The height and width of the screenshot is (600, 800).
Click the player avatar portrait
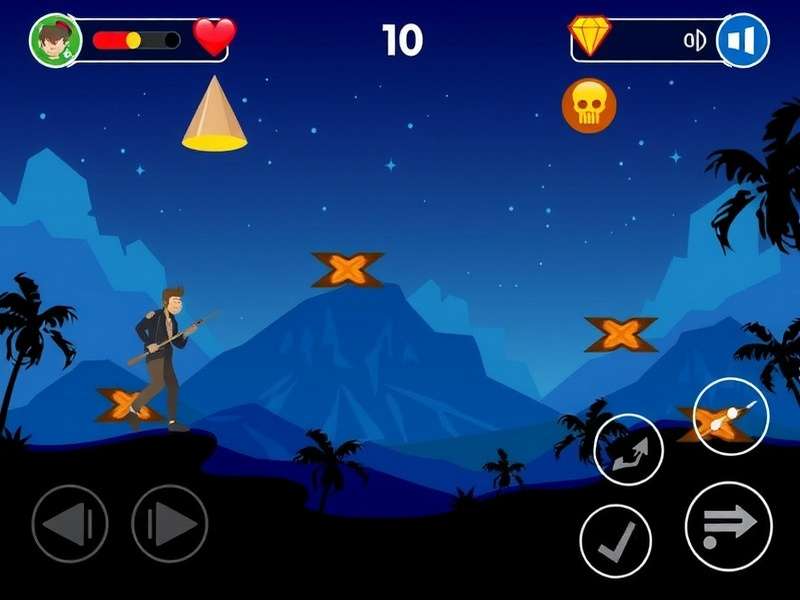pos(55,41)
